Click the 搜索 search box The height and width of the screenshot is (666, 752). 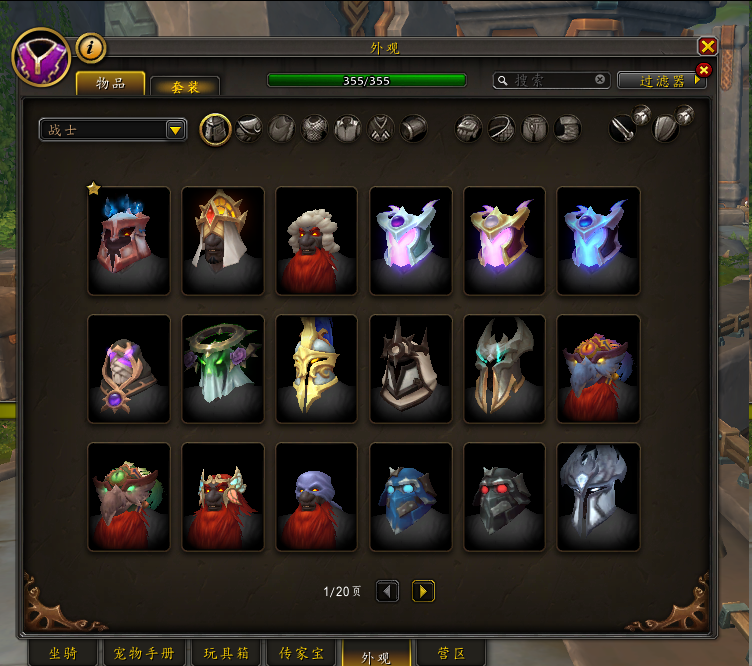pos(552,80)
